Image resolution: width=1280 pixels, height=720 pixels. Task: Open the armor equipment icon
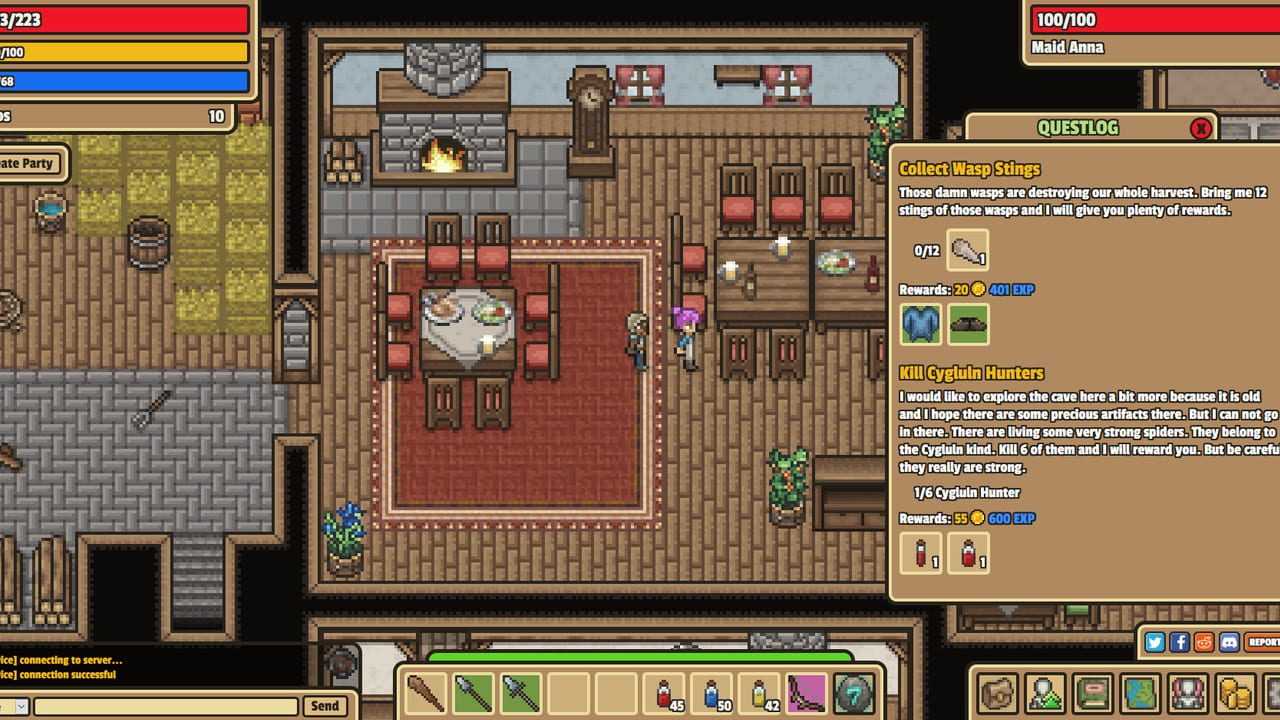click(1188, 693)
